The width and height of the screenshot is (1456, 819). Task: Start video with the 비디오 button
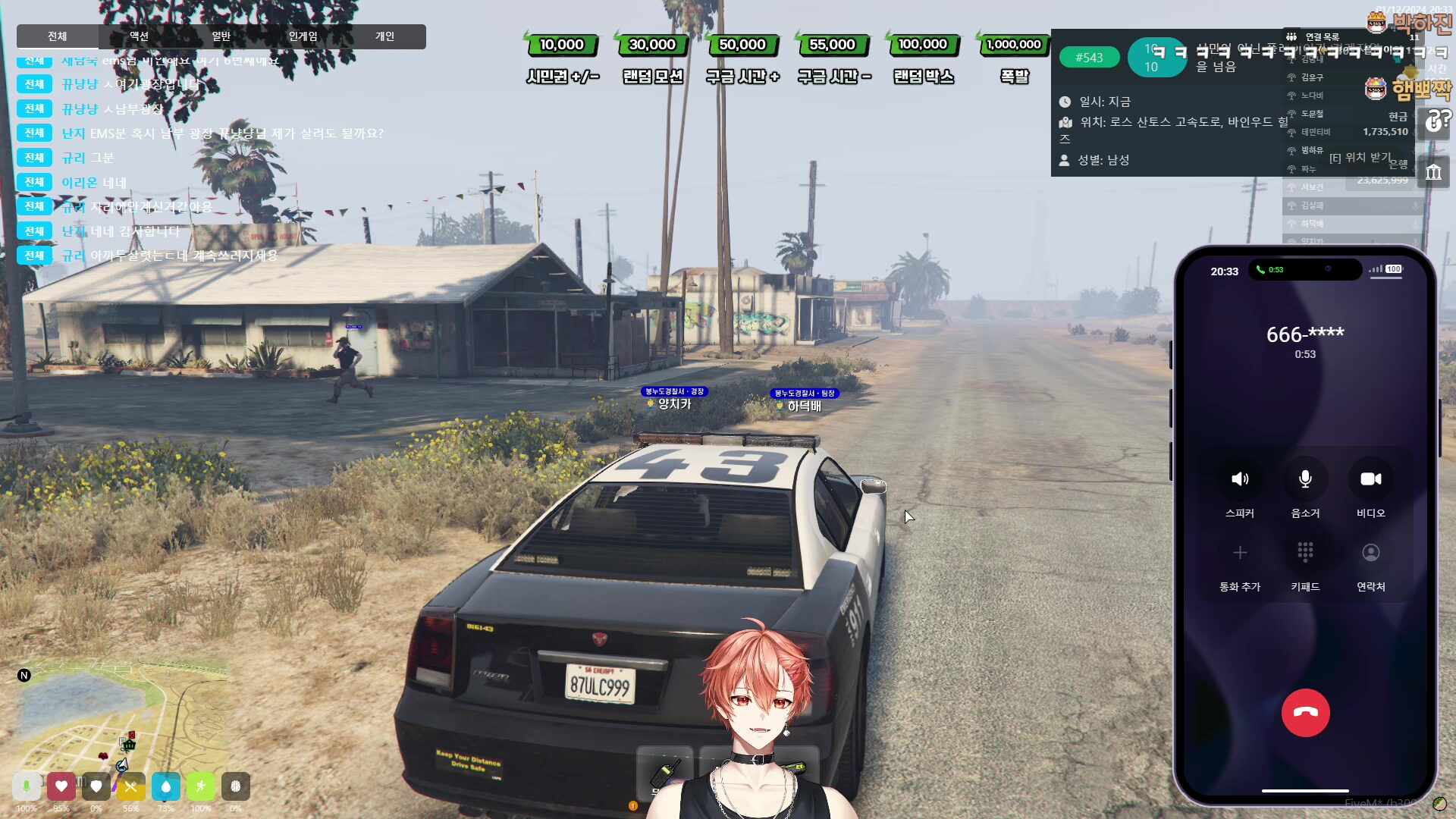coord(1370,479)
